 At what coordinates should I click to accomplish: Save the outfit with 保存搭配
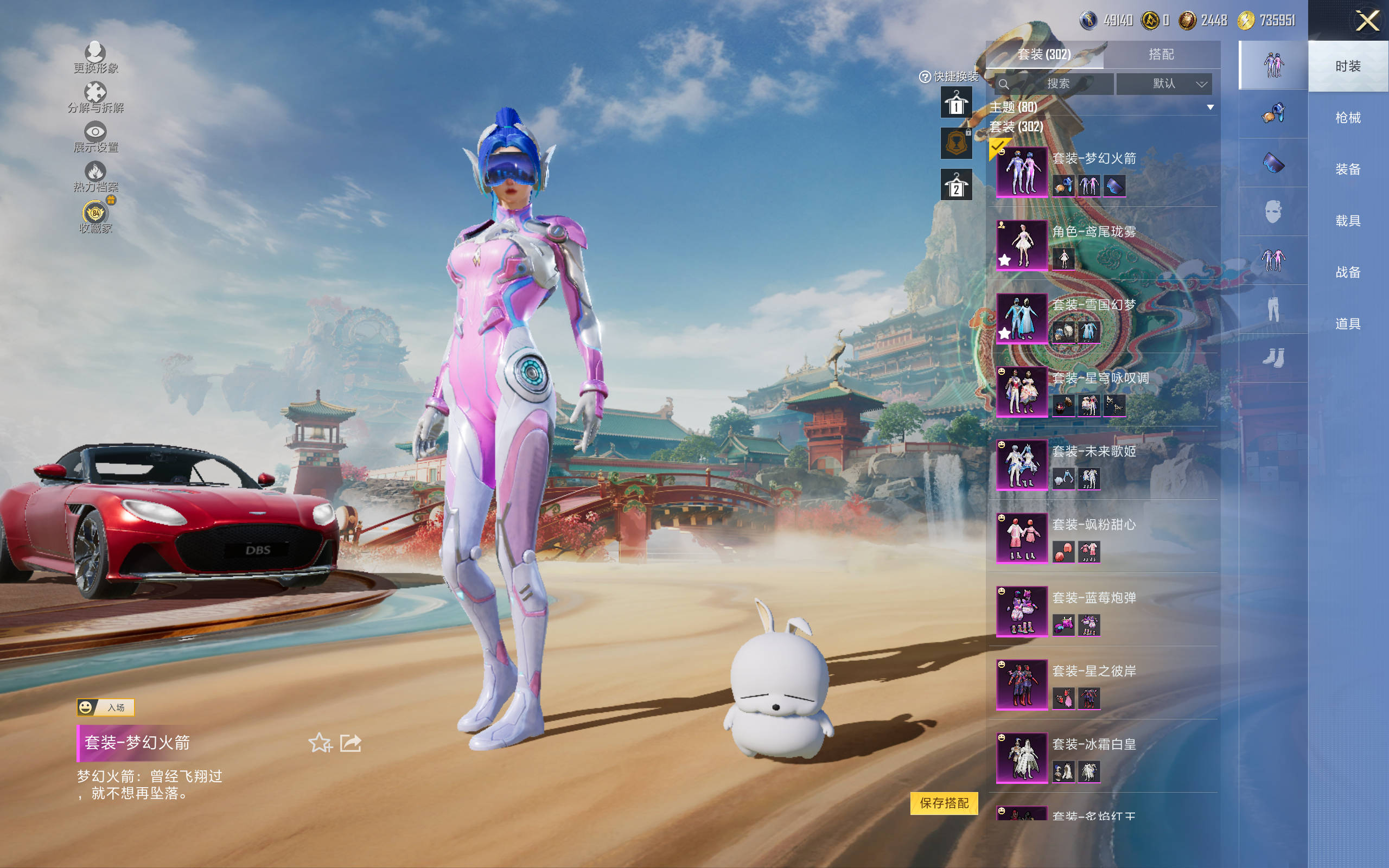coord(944,803)
